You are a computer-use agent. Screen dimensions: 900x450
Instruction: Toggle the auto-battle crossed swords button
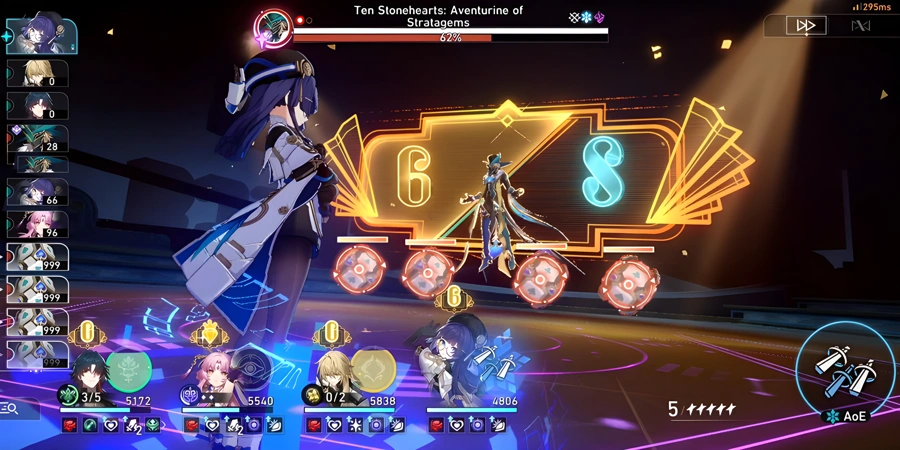point(859,26)
